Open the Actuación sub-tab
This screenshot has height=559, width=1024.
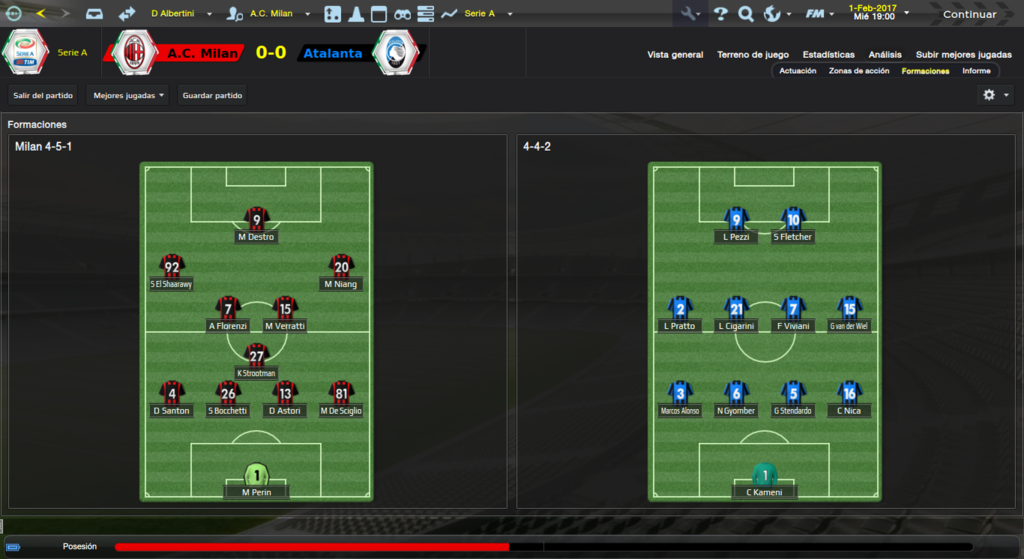click(798, 71)
